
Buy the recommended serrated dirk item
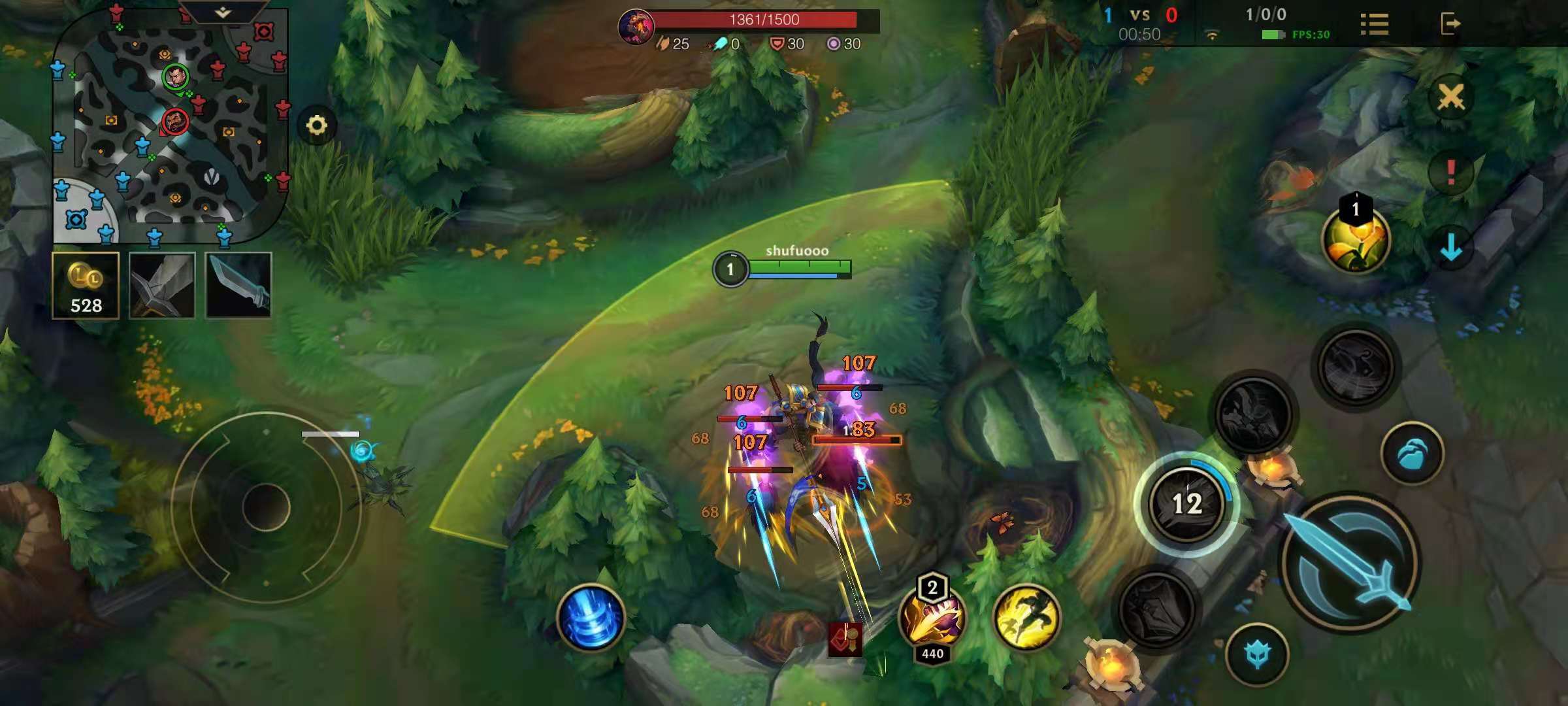[x=238, y=286]
